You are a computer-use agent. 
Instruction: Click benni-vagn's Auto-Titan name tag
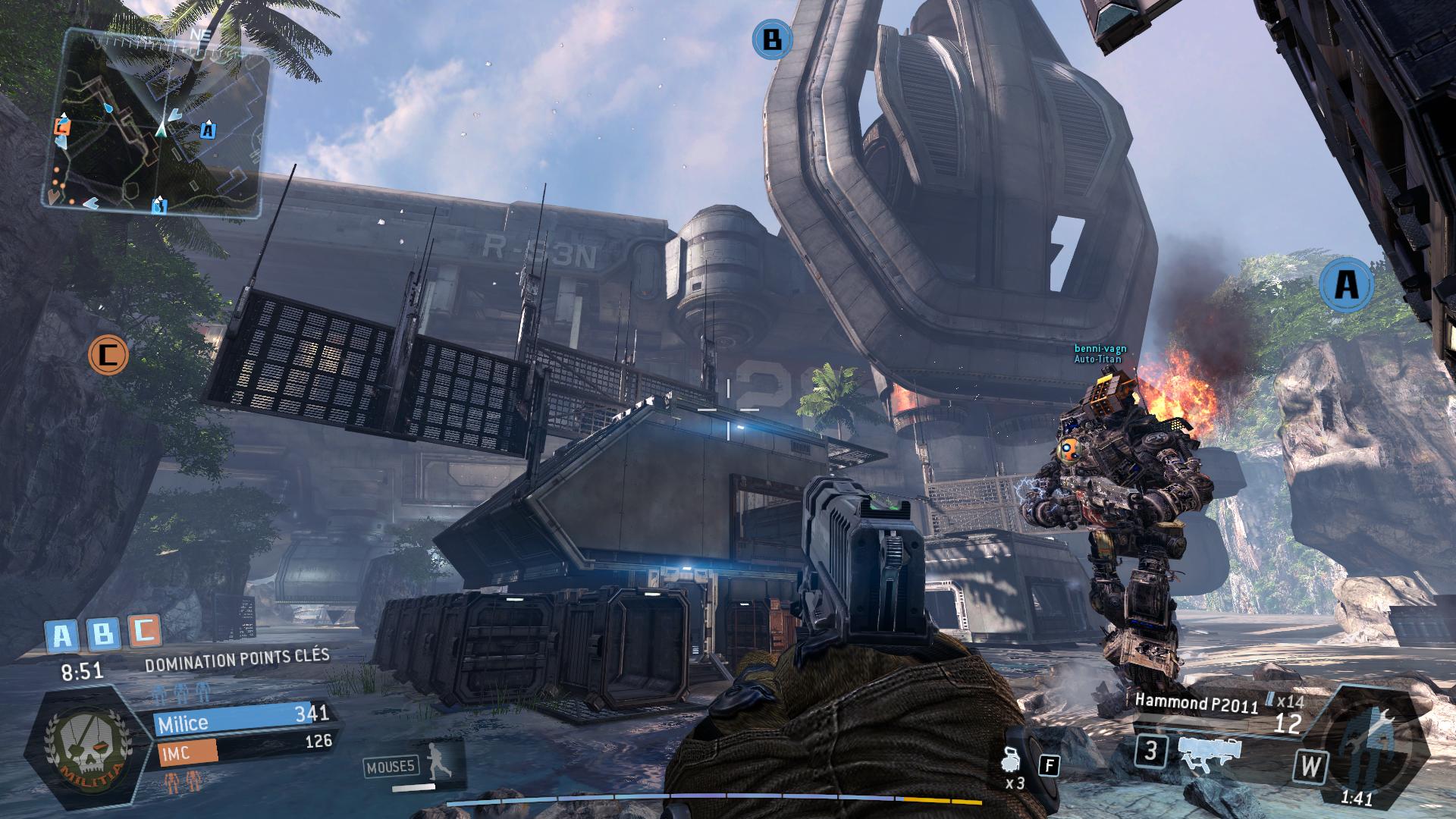tap(1100, 353)
